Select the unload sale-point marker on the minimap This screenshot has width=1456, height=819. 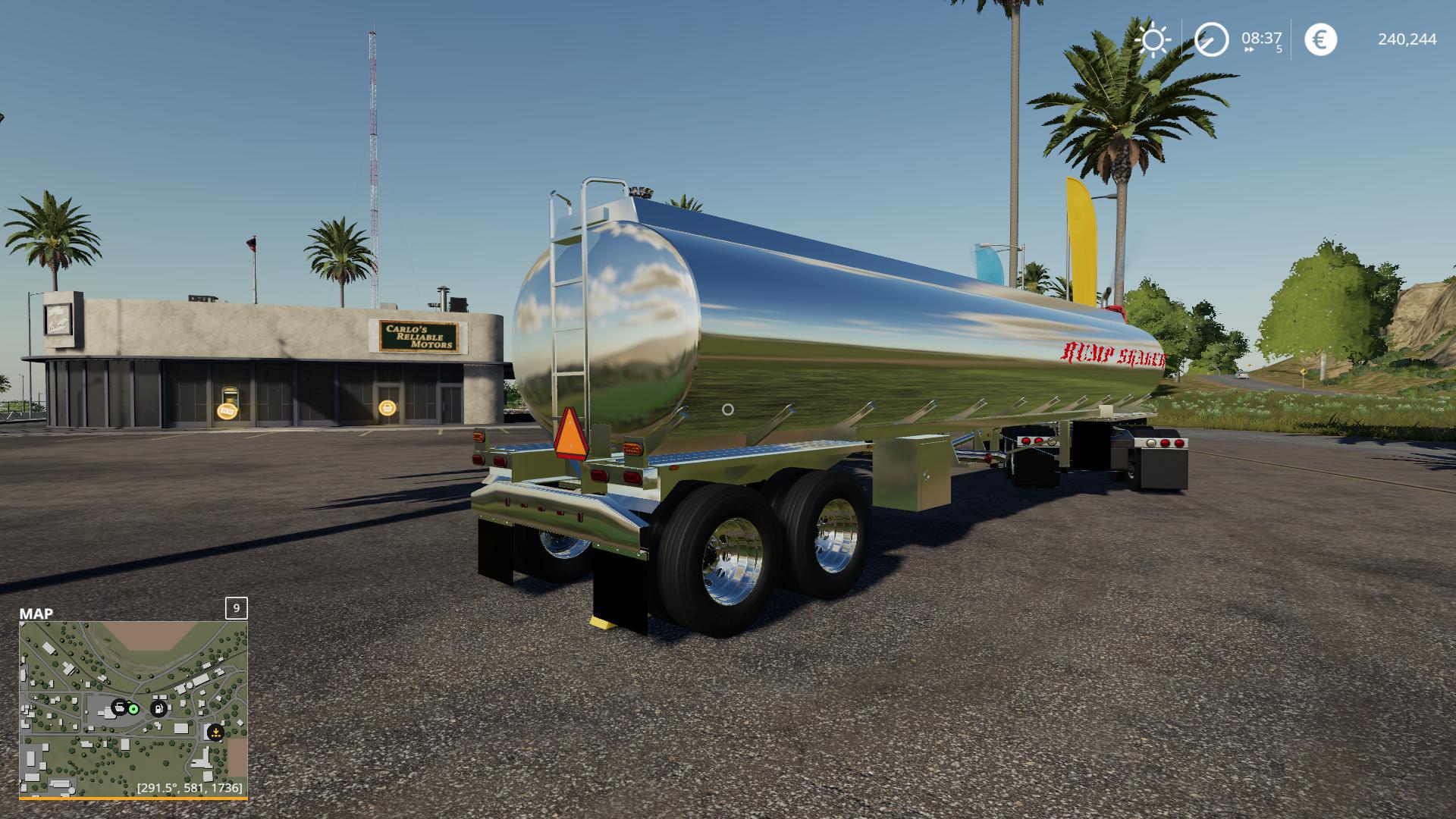tap(215, 733)
